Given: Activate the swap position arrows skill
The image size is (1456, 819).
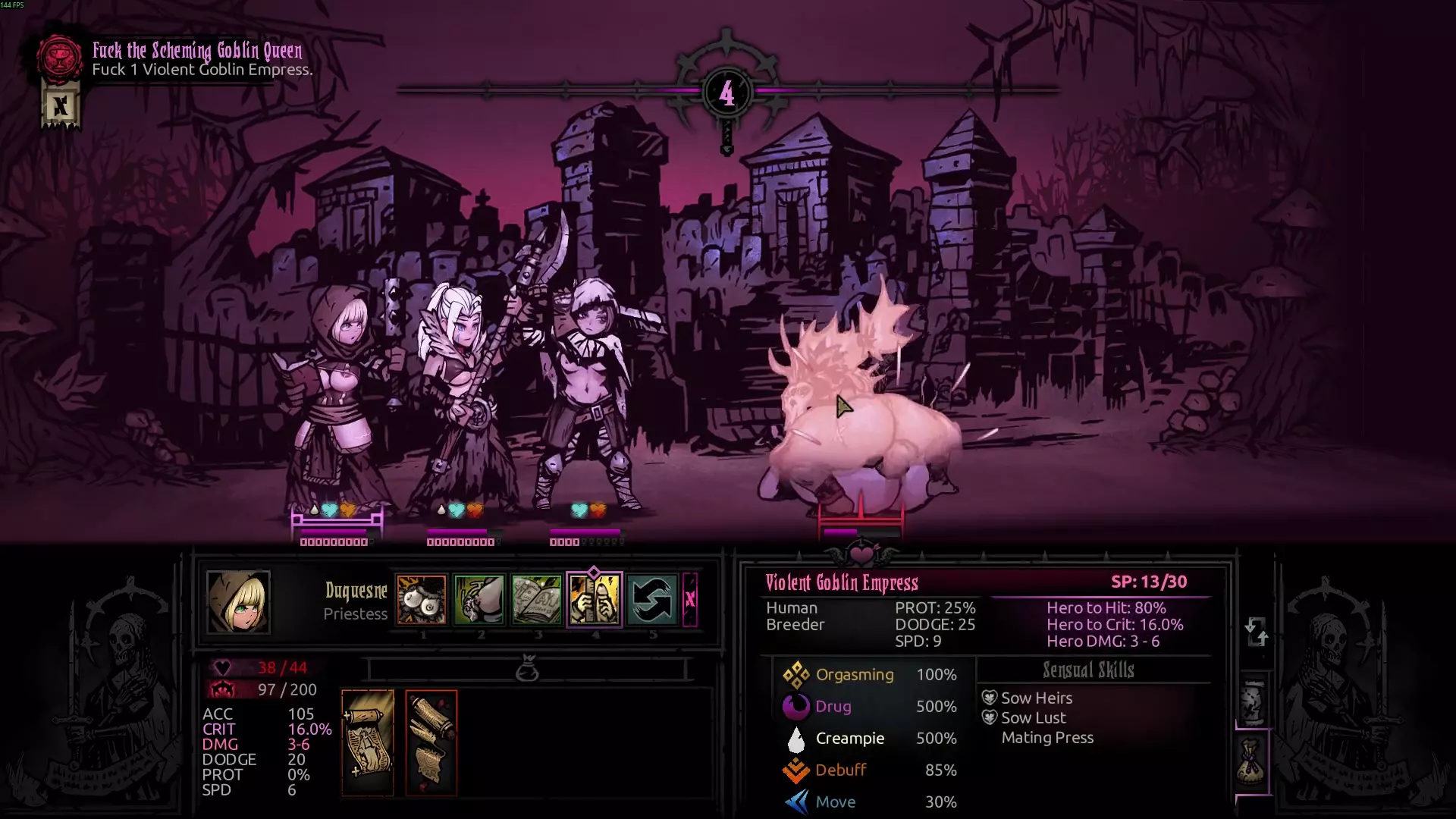Looking at the screenshot, I should (652, 599).
